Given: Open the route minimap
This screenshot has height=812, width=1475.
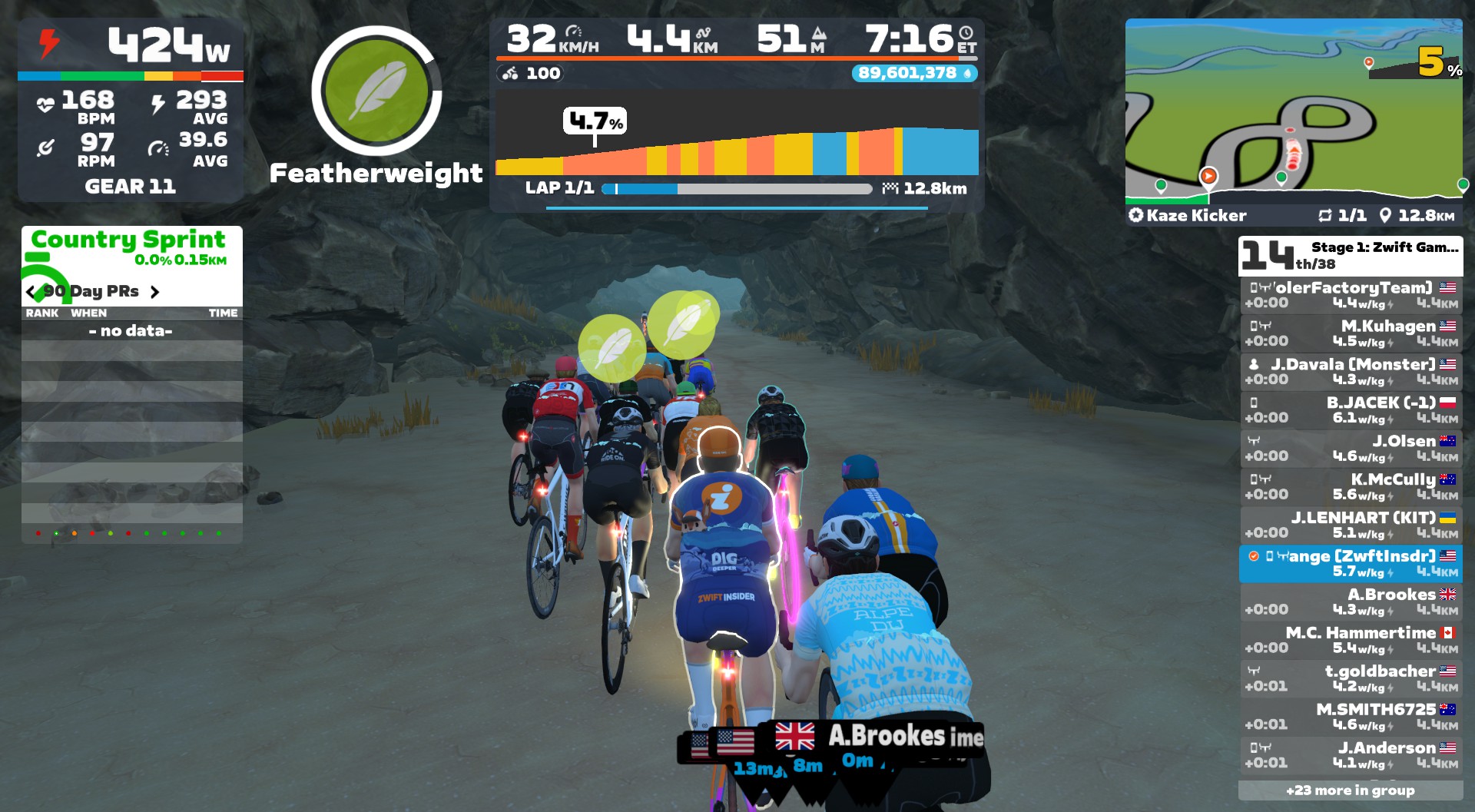Looking at the screenshot, I should click(1294, 111).
